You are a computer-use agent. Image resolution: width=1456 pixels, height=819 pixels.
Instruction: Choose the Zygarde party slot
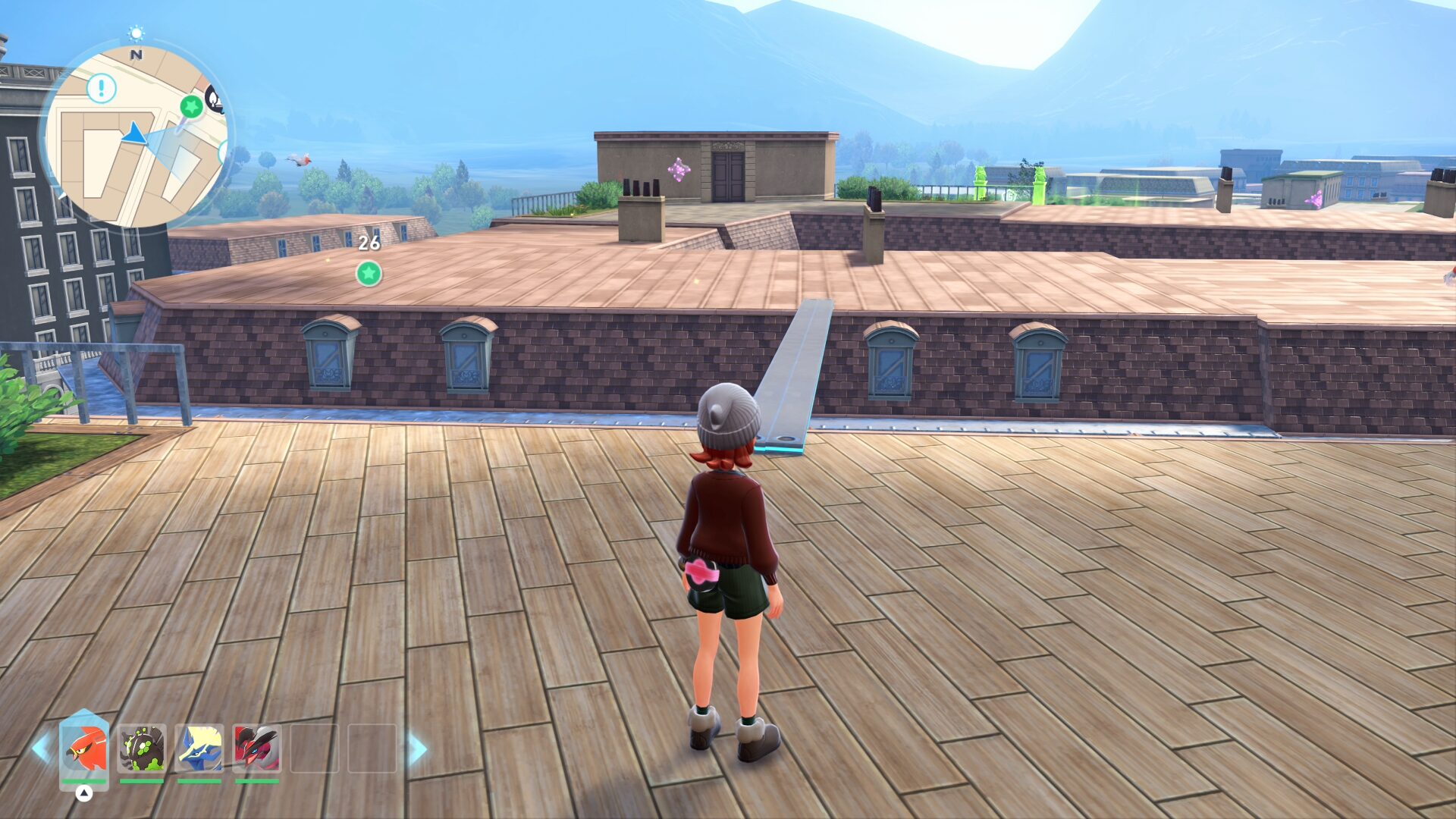pos(142,748)
